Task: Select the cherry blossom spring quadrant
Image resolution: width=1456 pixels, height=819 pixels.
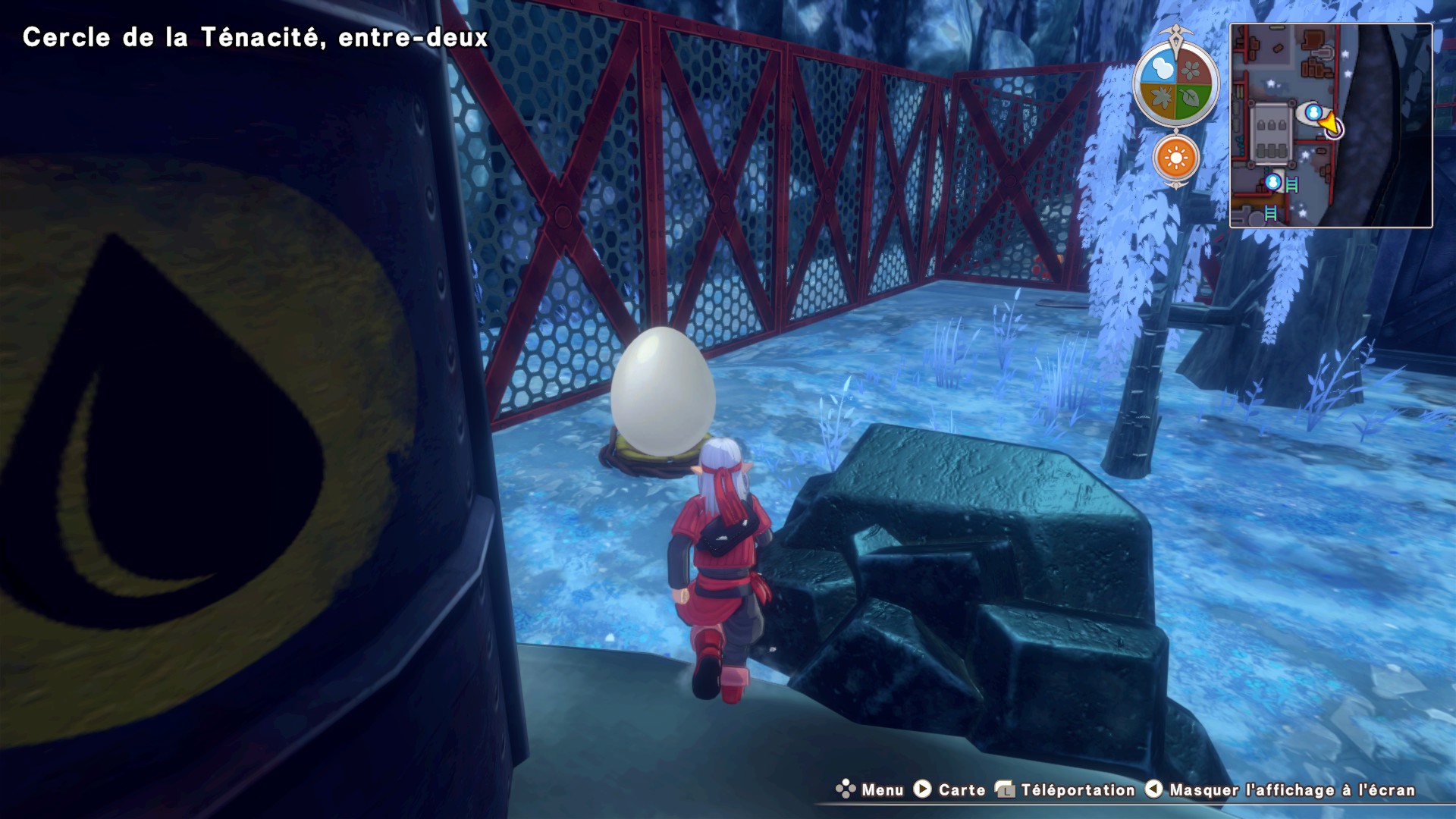Action: click(x=1191, y=70)
